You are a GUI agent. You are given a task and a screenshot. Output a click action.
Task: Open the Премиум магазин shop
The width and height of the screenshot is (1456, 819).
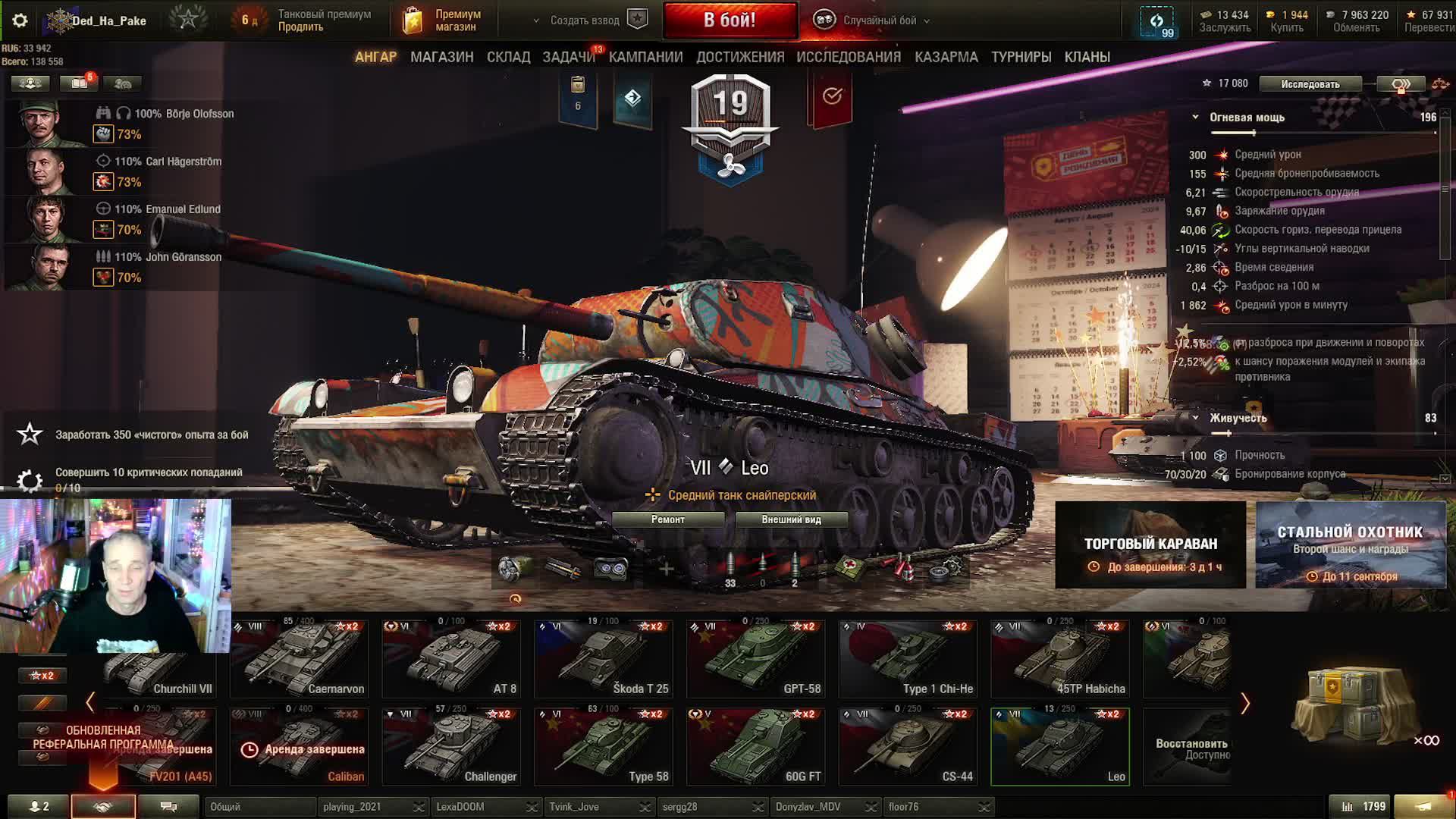444,20
